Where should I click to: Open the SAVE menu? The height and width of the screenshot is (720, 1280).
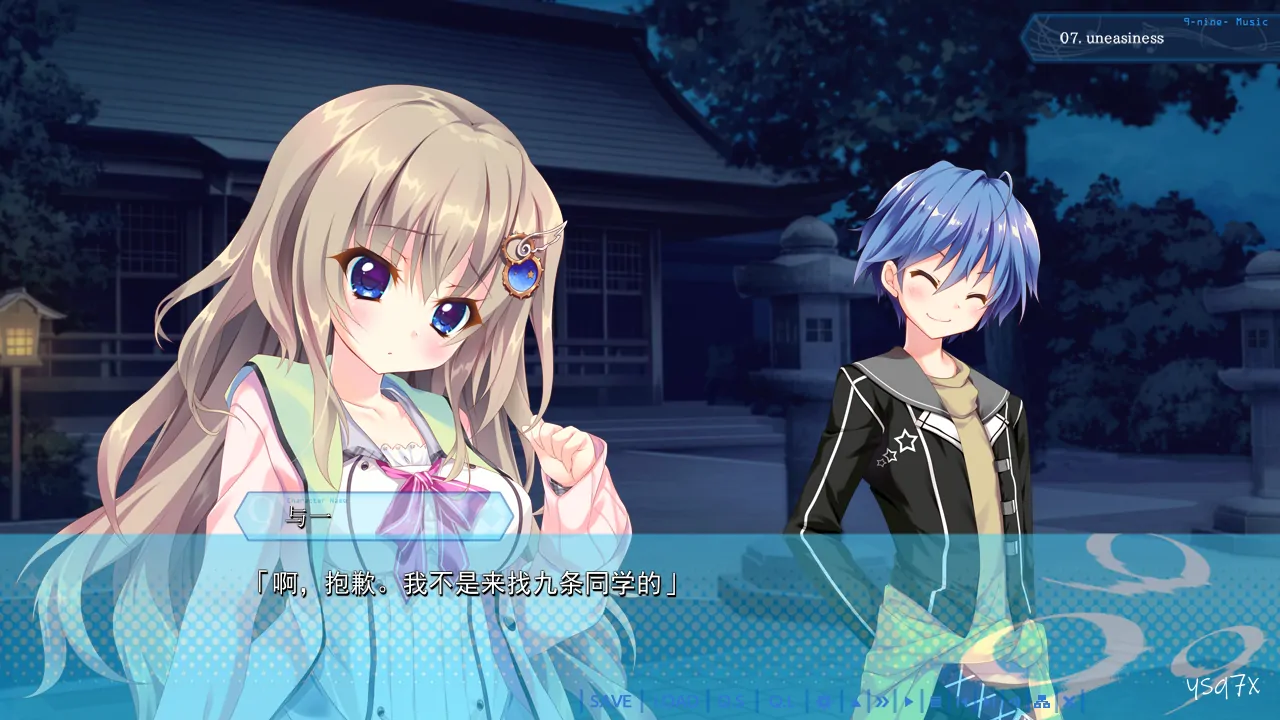coord(610,701)
